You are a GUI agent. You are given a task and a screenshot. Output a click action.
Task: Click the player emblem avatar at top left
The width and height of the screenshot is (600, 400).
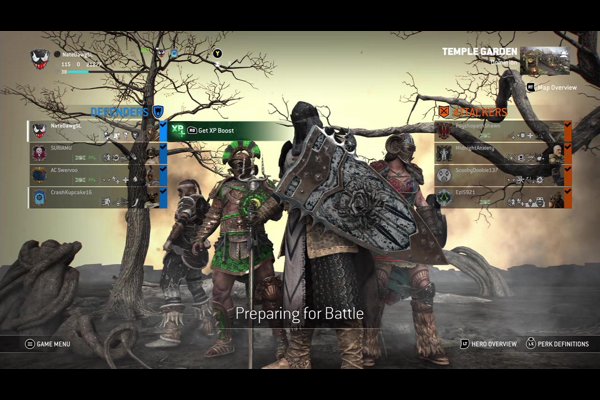pyautogui.click(x=40, y=59)
